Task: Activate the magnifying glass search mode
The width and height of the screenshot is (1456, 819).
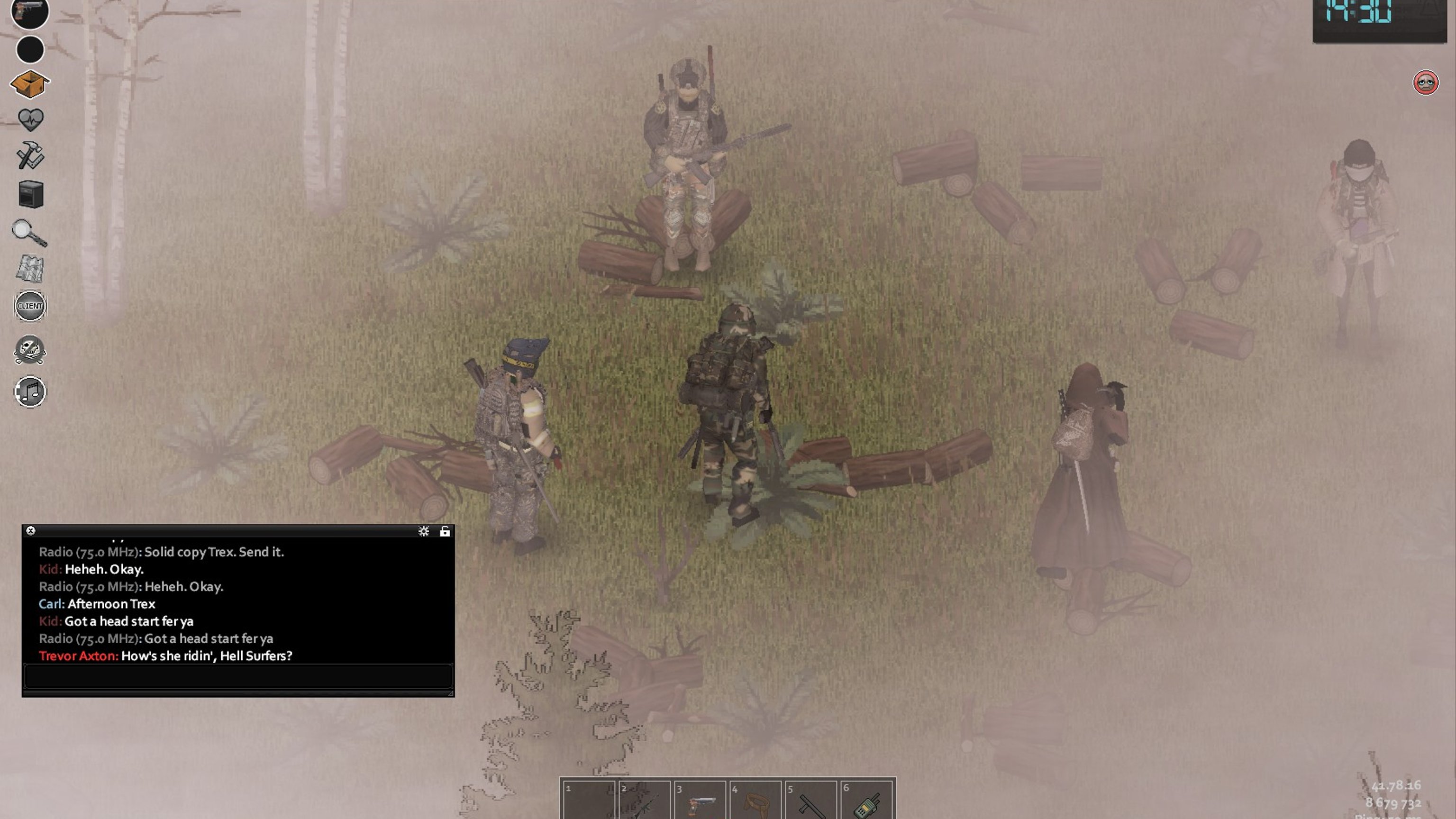Action: point(29,232)
